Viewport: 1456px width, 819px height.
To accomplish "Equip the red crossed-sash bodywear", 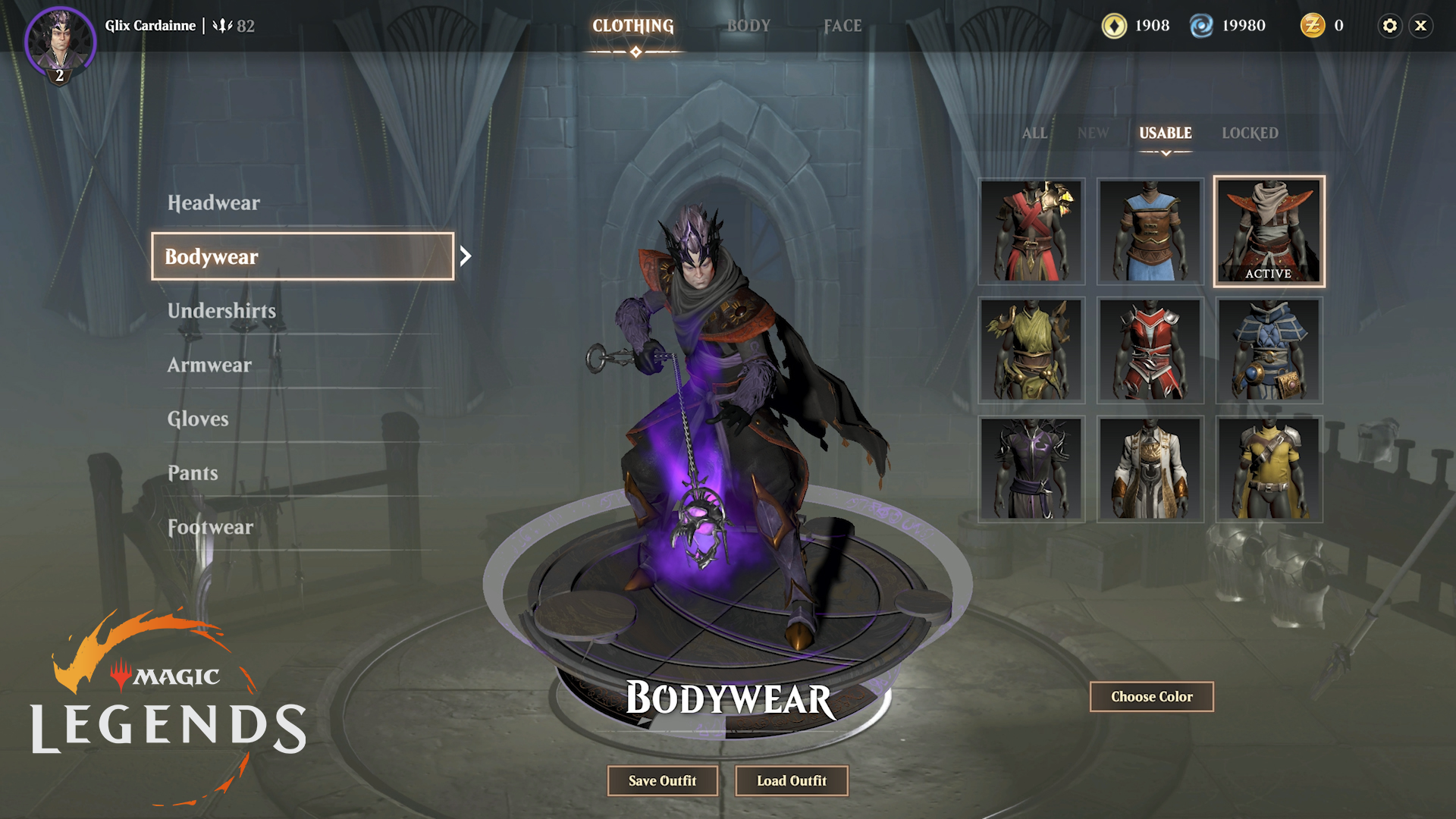I will pyautogui.click(x=1031, y=231).
